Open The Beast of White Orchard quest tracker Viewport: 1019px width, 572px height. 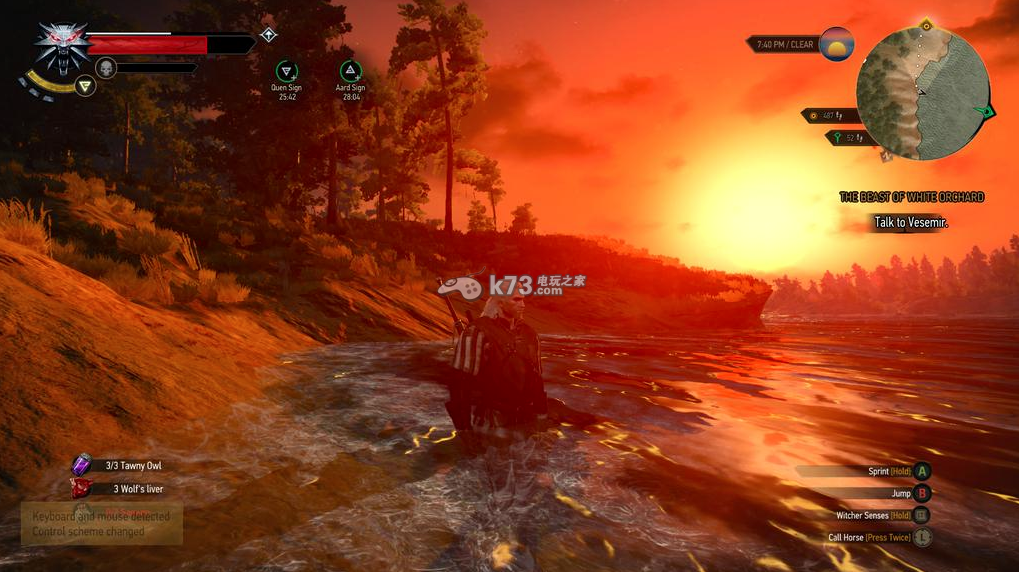coord(911,197)
